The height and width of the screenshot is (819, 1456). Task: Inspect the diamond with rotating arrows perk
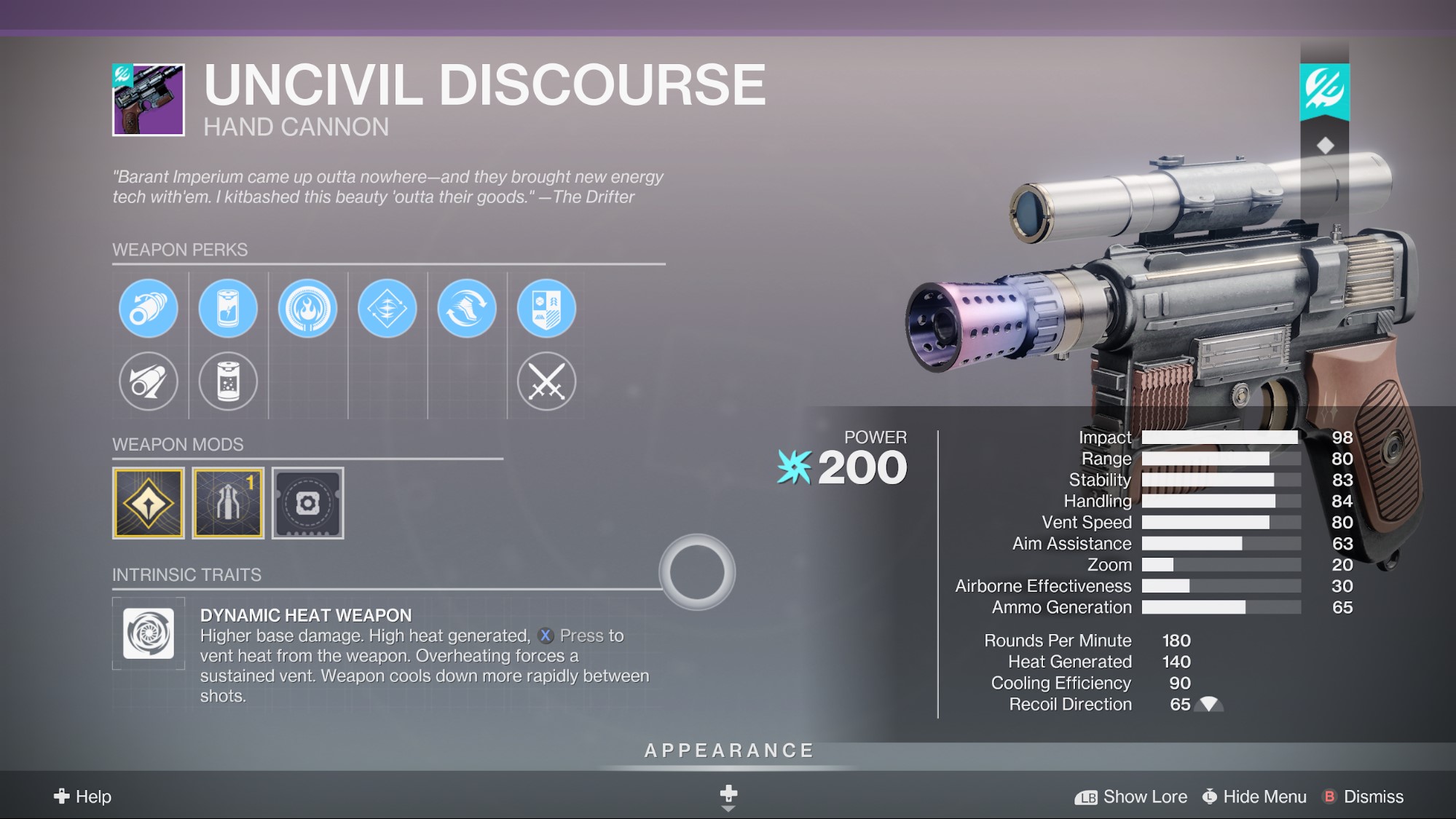[387, 309]
